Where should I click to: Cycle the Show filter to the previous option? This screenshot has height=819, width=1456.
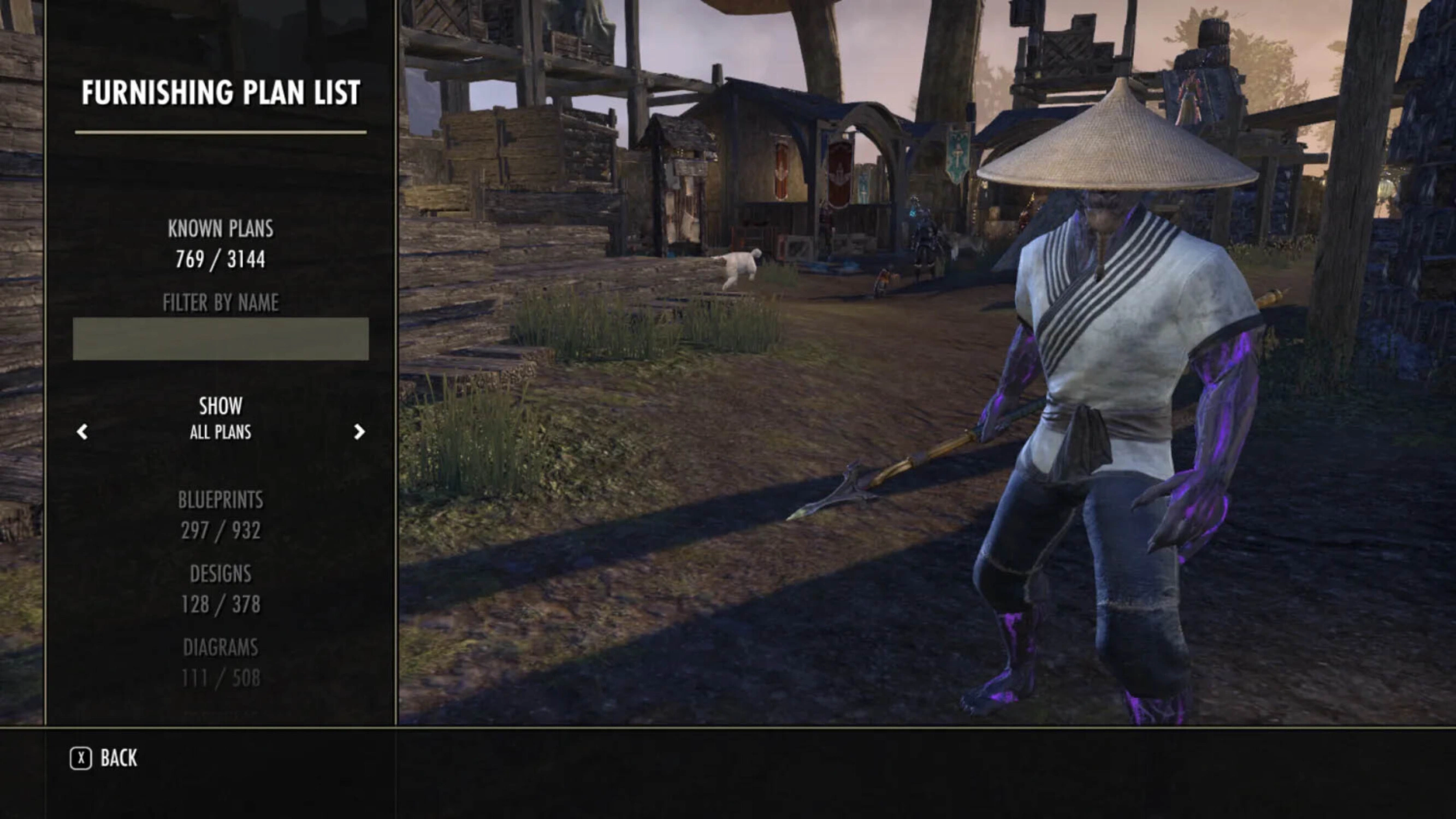pyautogui.click(x=82, y=432)
